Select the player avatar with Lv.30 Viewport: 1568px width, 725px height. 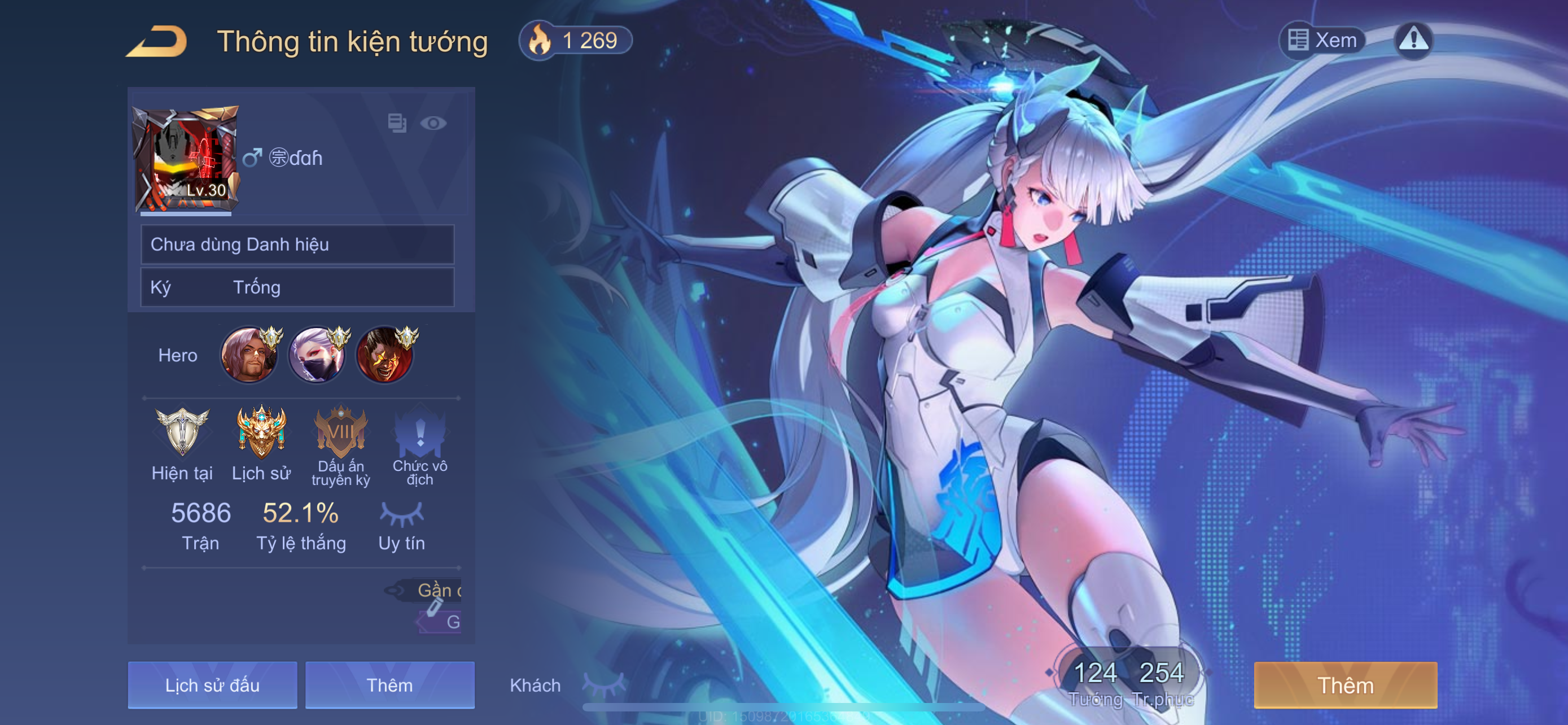click(x=185, y=159)
